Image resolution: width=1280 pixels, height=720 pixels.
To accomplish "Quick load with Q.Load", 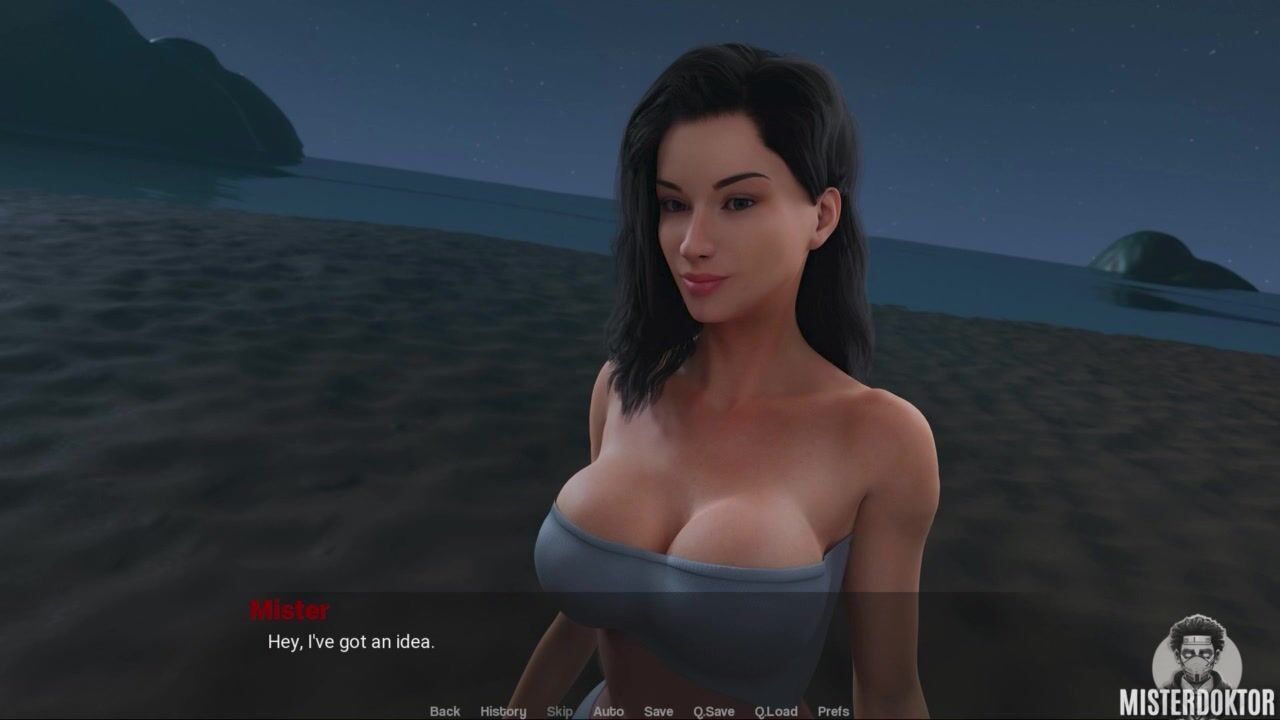I will [776, 711].
